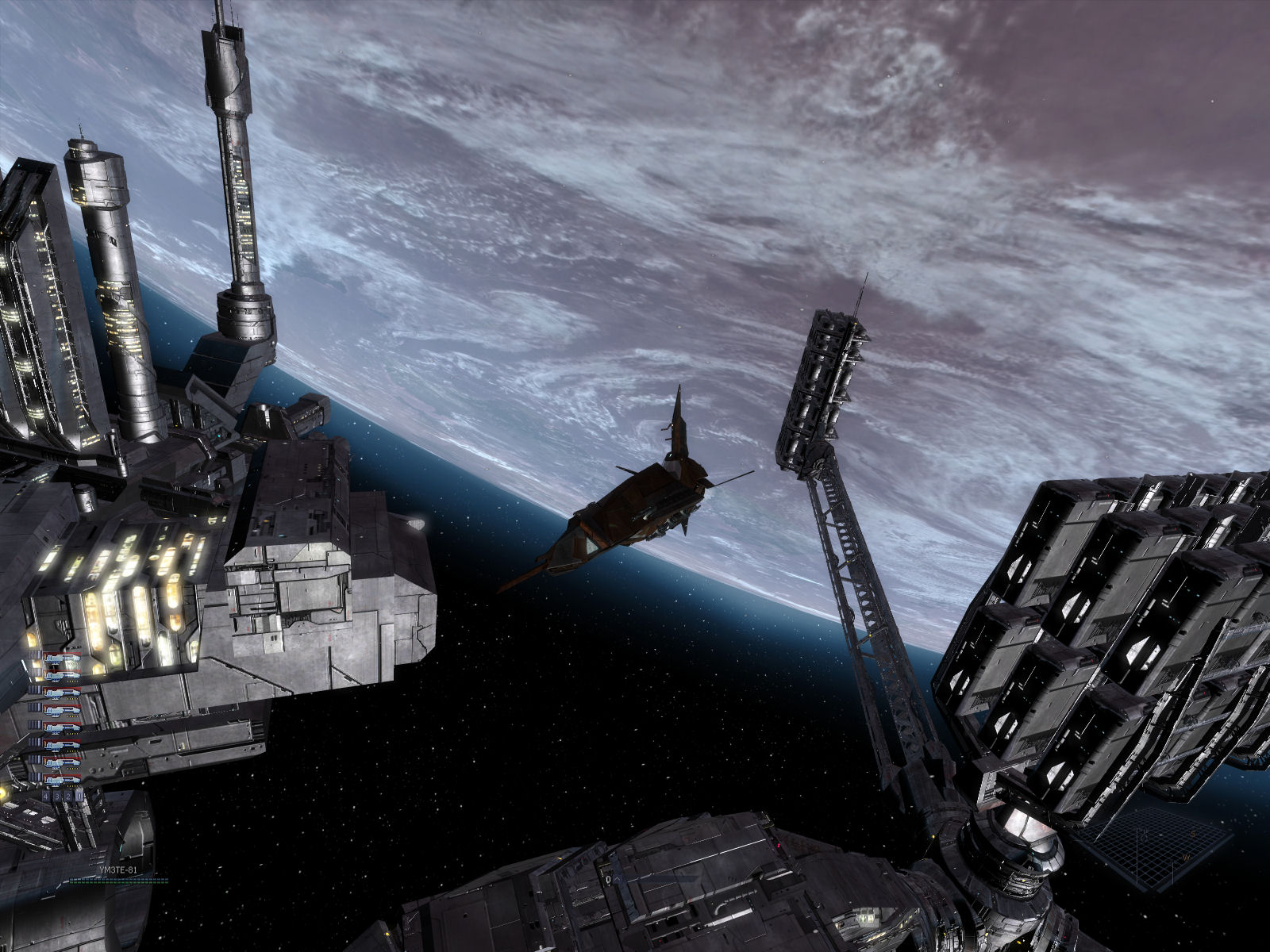Image resolution: width=1270 pixels, height=952 pixels.
Task: Activate weapon group 3
Action: tap(57, 797)
